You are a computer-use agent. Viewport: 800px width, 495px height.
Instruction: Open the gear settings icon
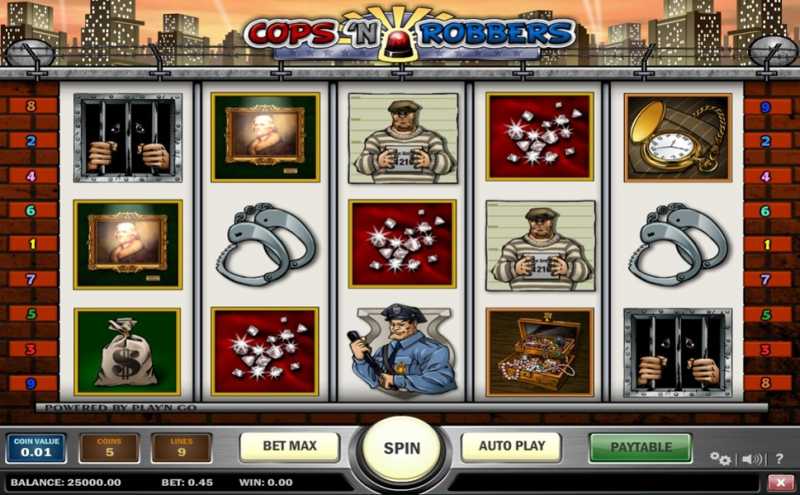click(720, 458)
